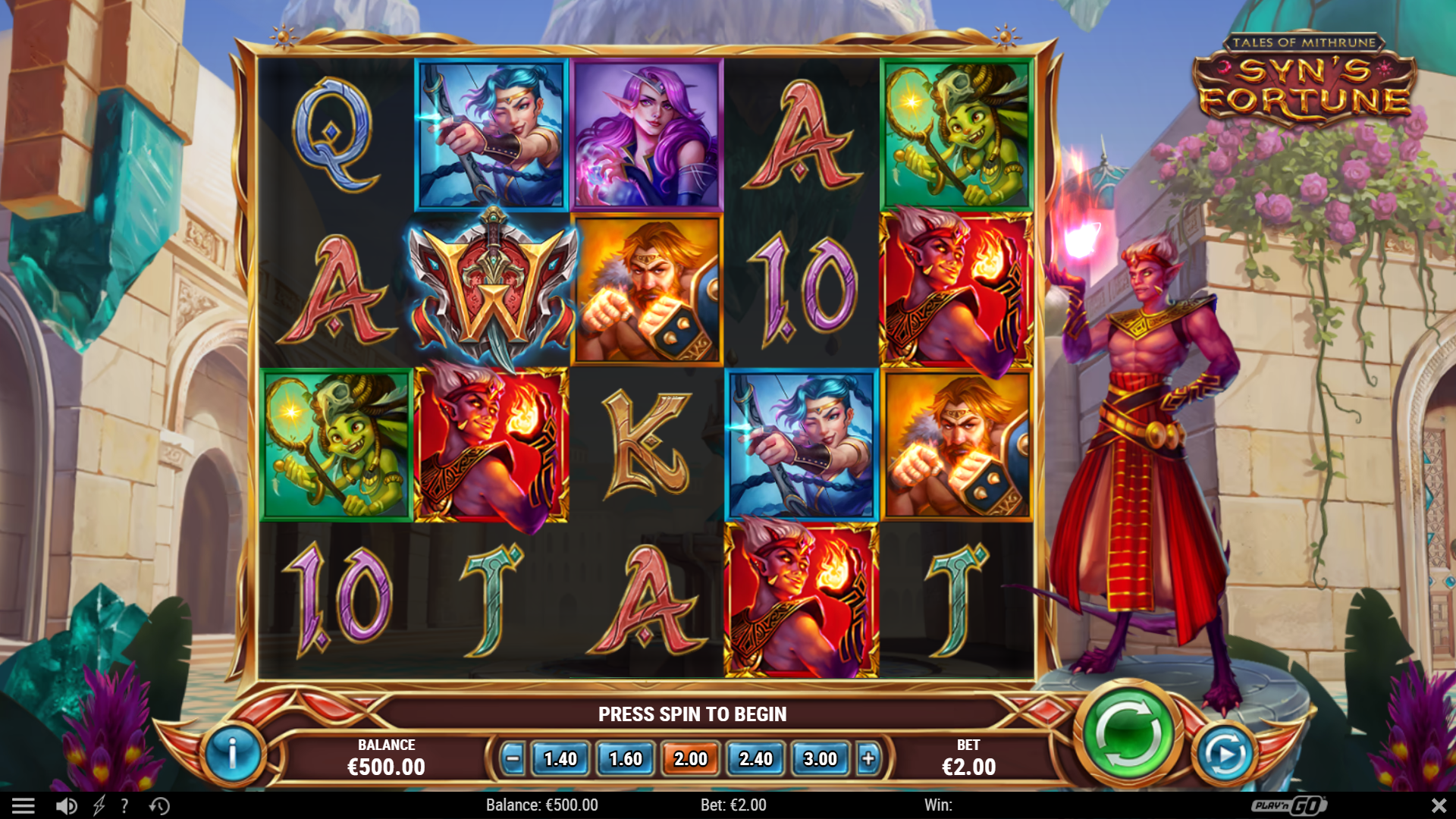Open the paytable via the info button
Screen dimensions: 1456x819
click(x=232, y=755)
